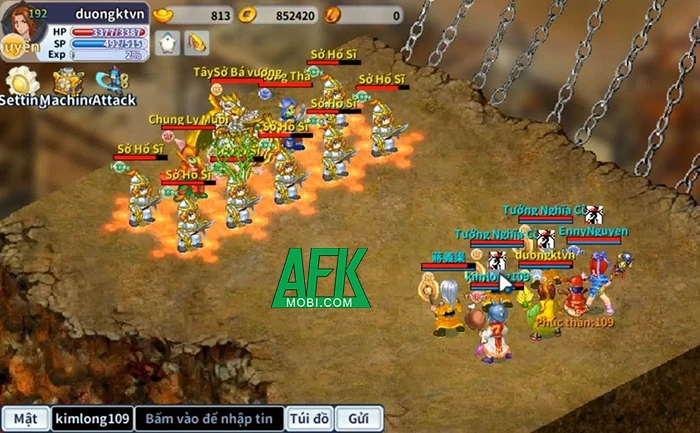
Task: Activate the Attack icon
Action: point(112,81)
